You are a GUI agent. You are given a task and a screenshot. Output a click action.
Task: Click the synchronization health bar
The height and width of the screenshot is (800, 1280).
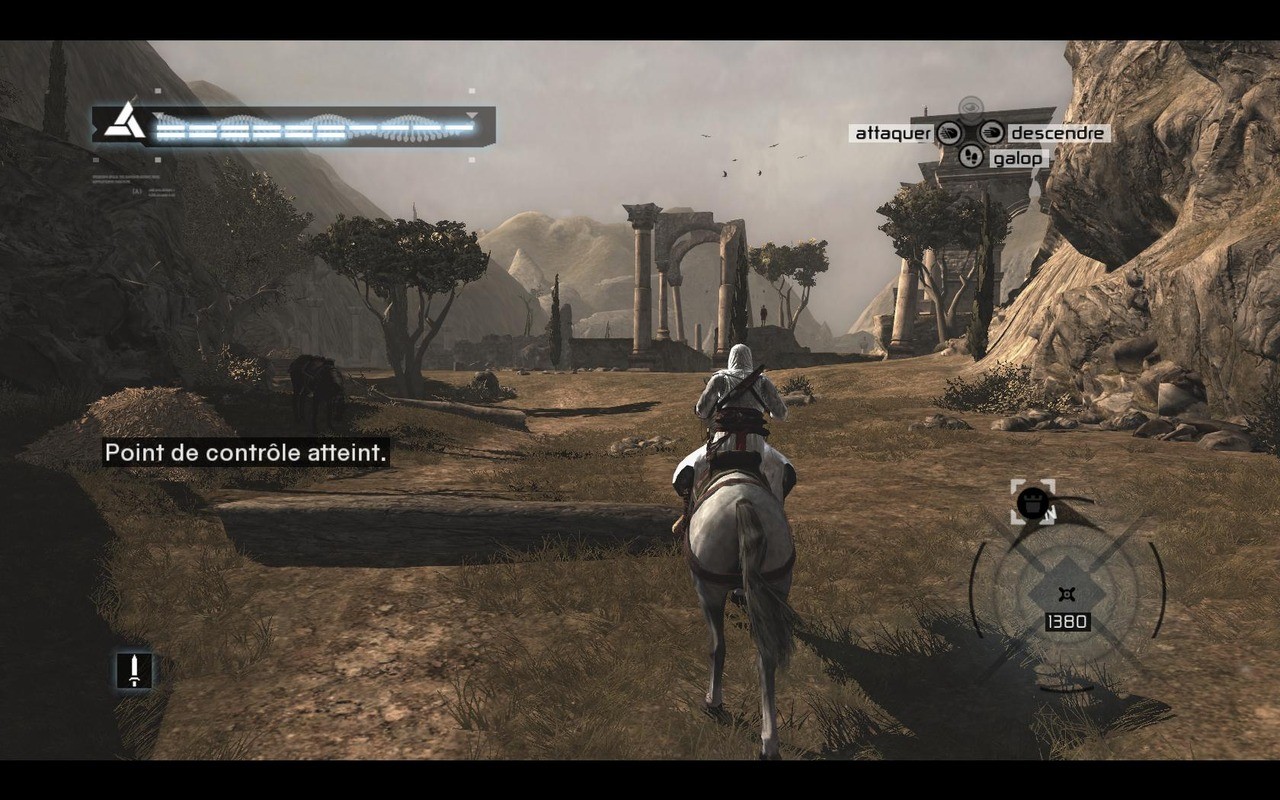[x=310, y=128]
